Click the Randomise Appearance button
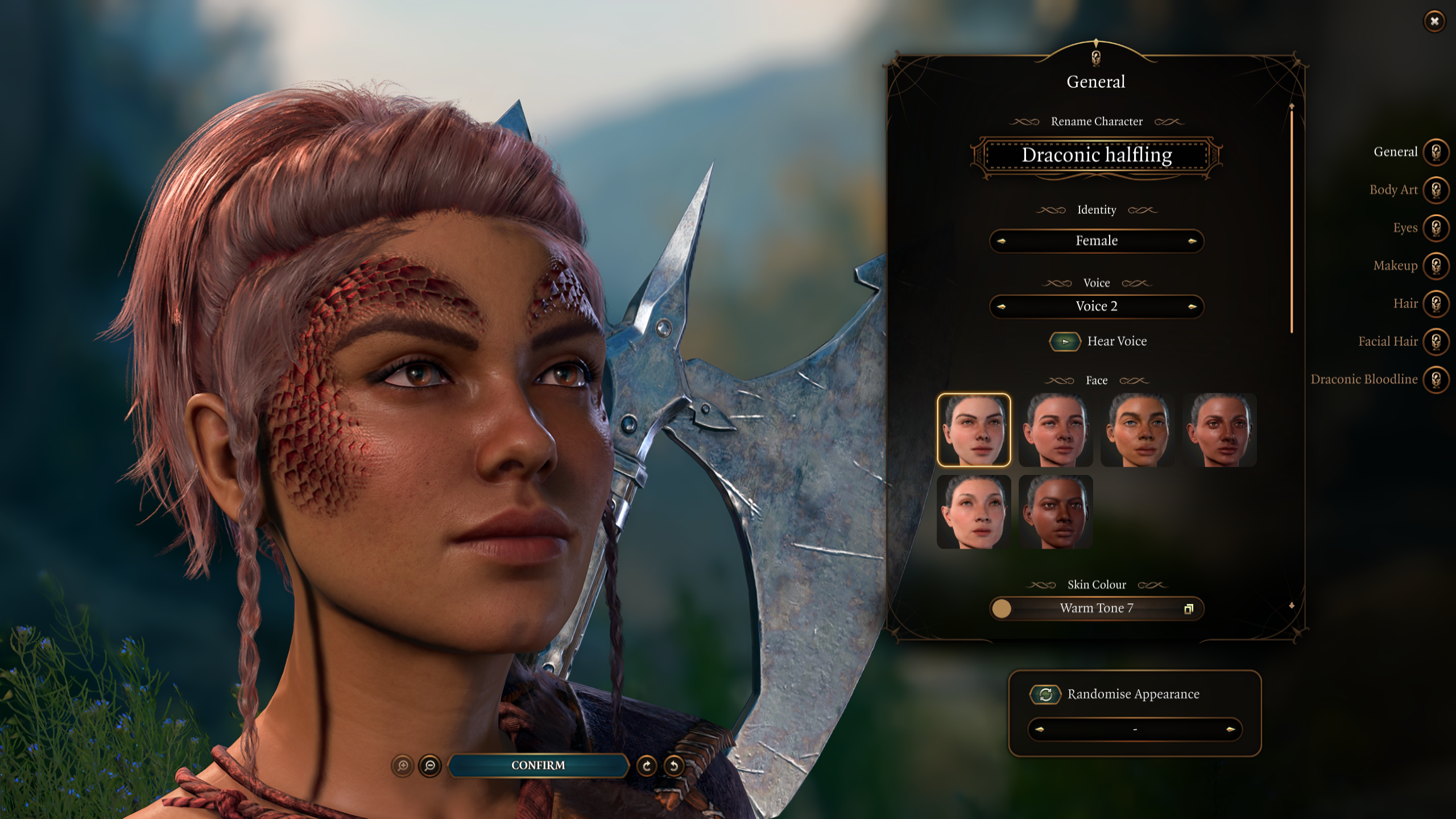The height and width of the screenshot is (819, 1456). (x=1045, y=694)
